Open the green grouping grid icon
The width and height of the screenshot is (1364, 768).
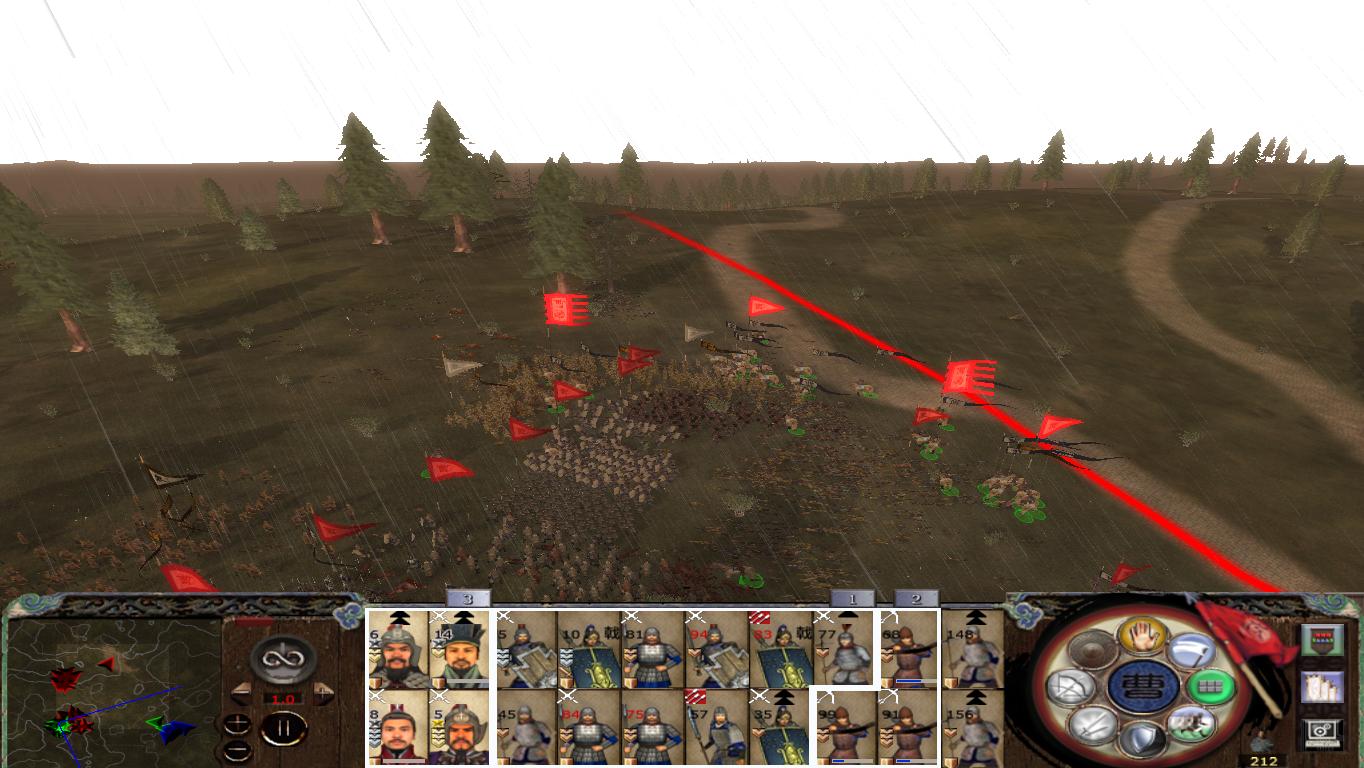1210,687
